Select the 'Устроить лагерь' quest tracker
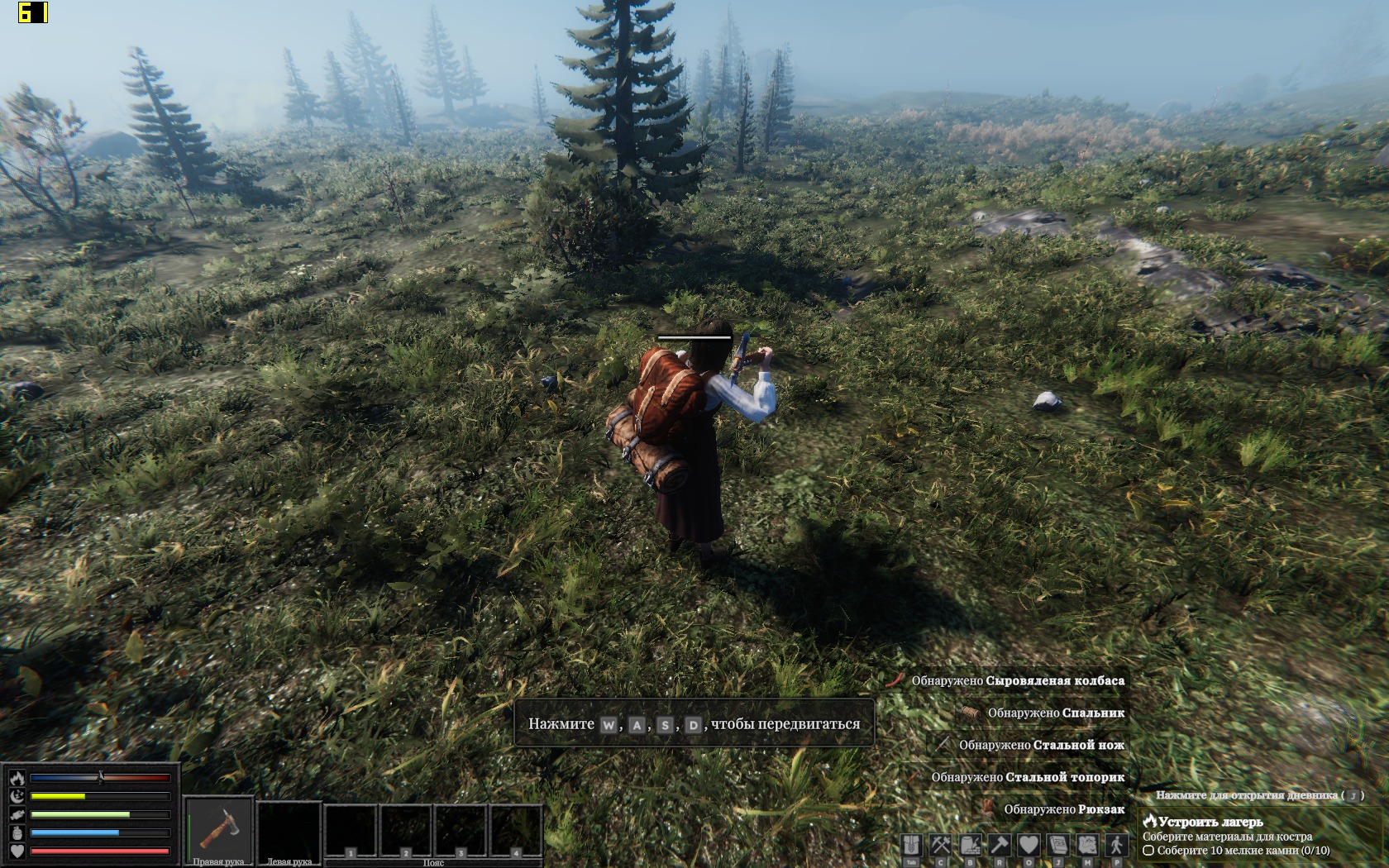The image size is (1389, 868). pos(1210,822)
